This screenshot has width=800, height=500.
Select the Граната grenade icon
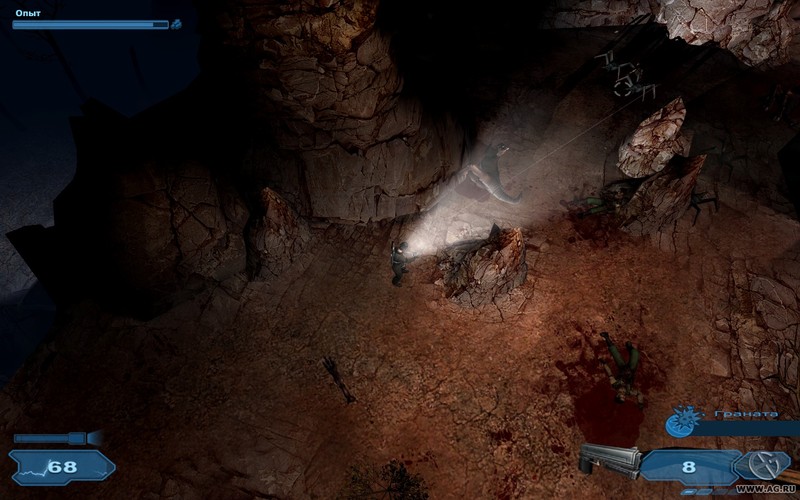coord(682,422)
